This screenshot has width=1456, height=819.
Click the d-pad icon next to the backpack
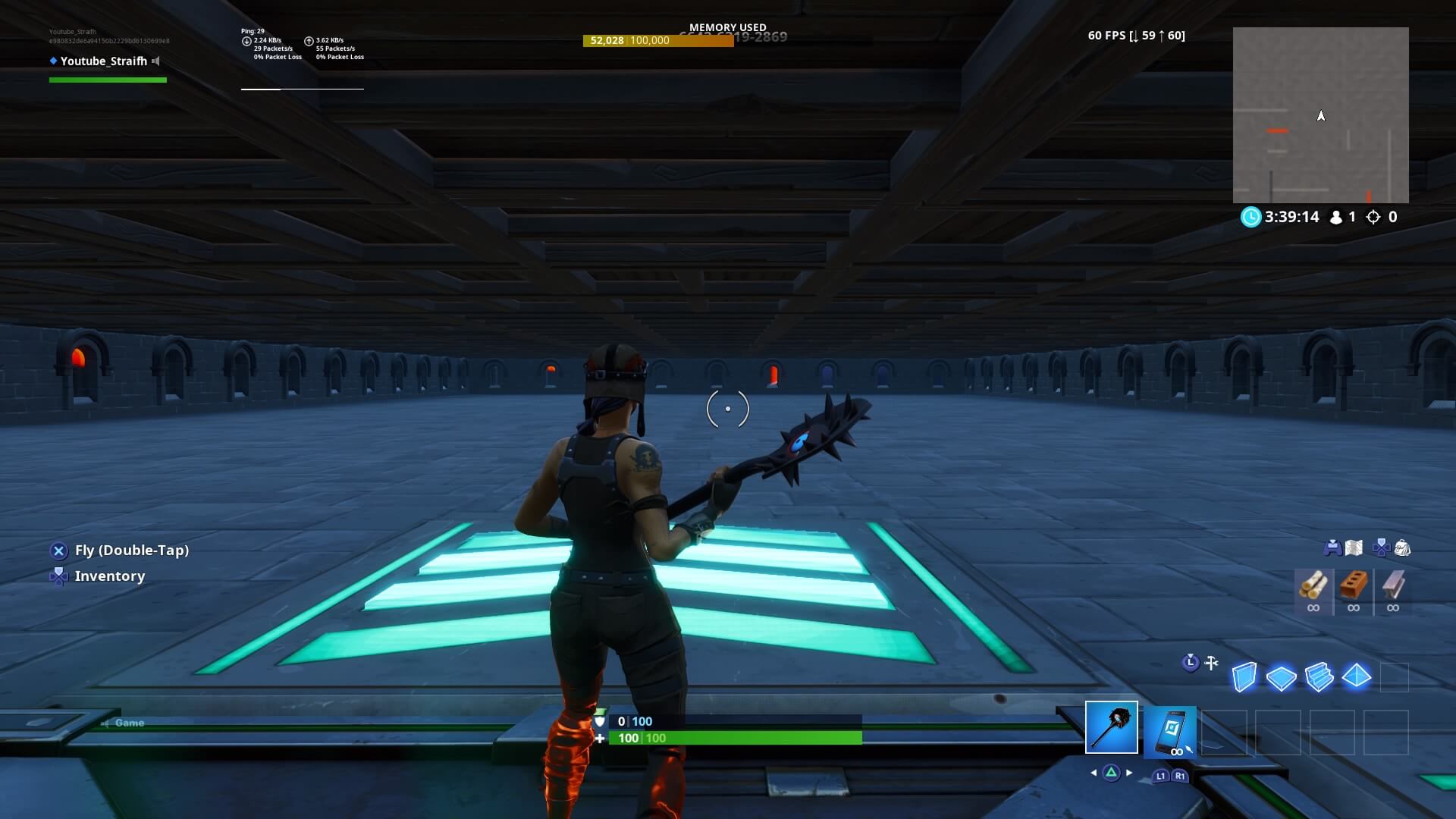click(x=1381, y=548)
